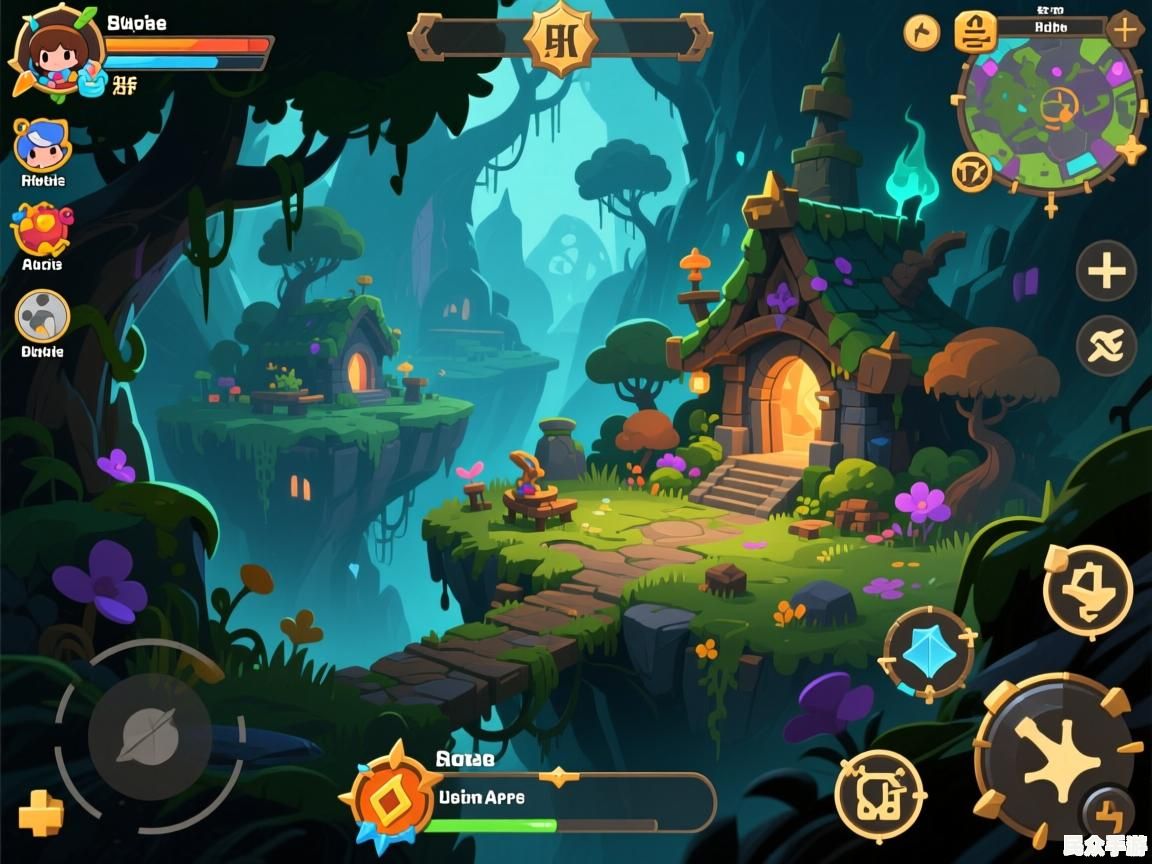This screenshot has width=1152, height=864.
Task: Choose the red creature companion icon
Action: 42,230
